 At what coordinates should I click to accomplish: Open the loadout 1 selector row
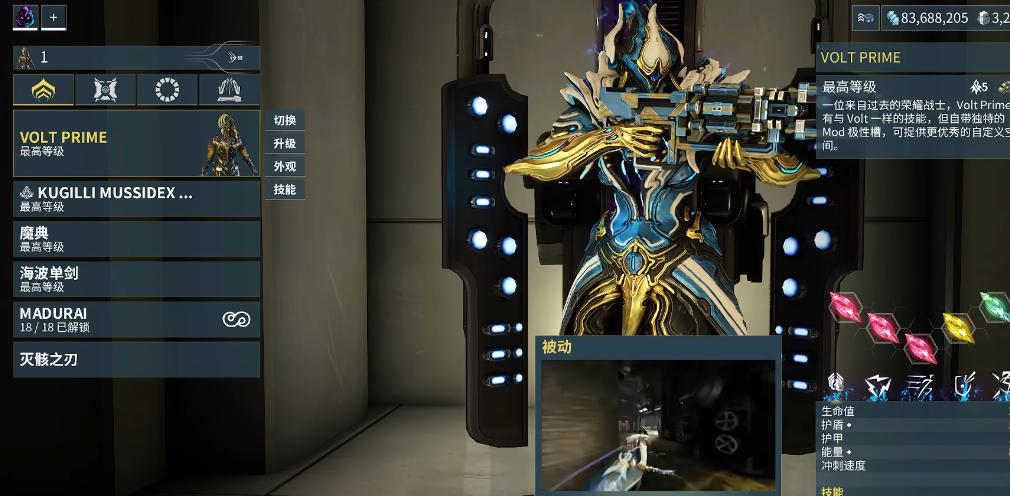[136, 58]
